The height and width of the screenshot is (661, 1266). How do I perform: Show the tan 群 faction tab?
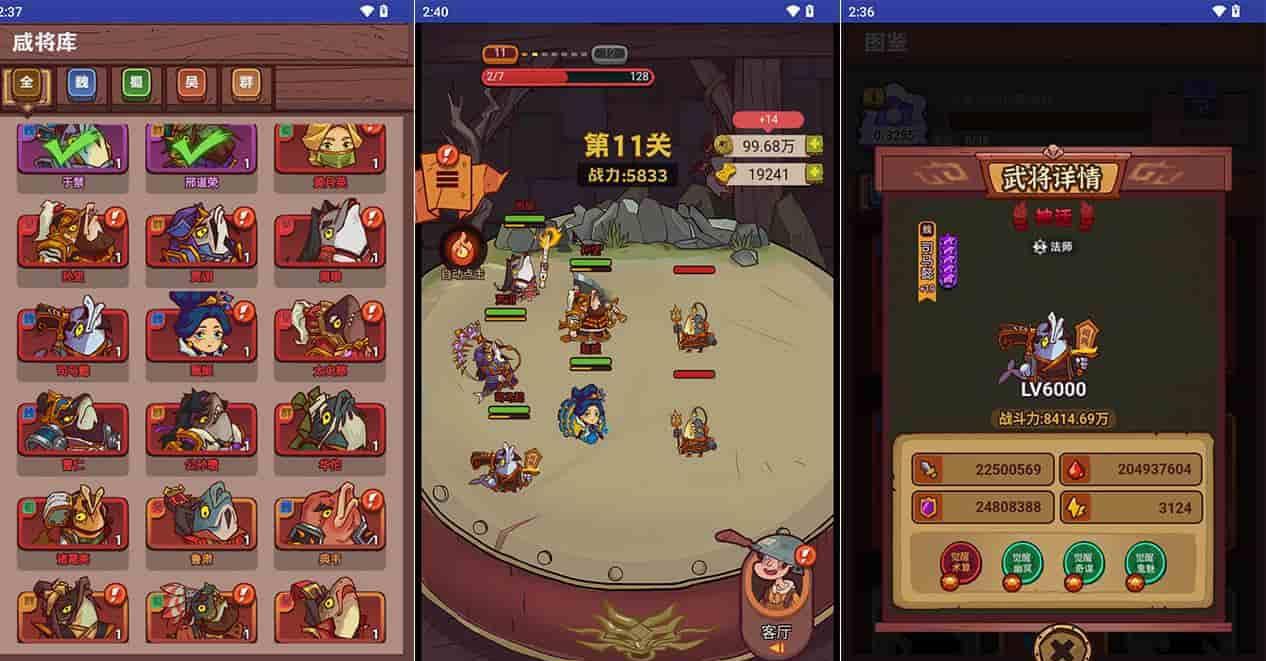pyautogui.click(x=246, y=84)
